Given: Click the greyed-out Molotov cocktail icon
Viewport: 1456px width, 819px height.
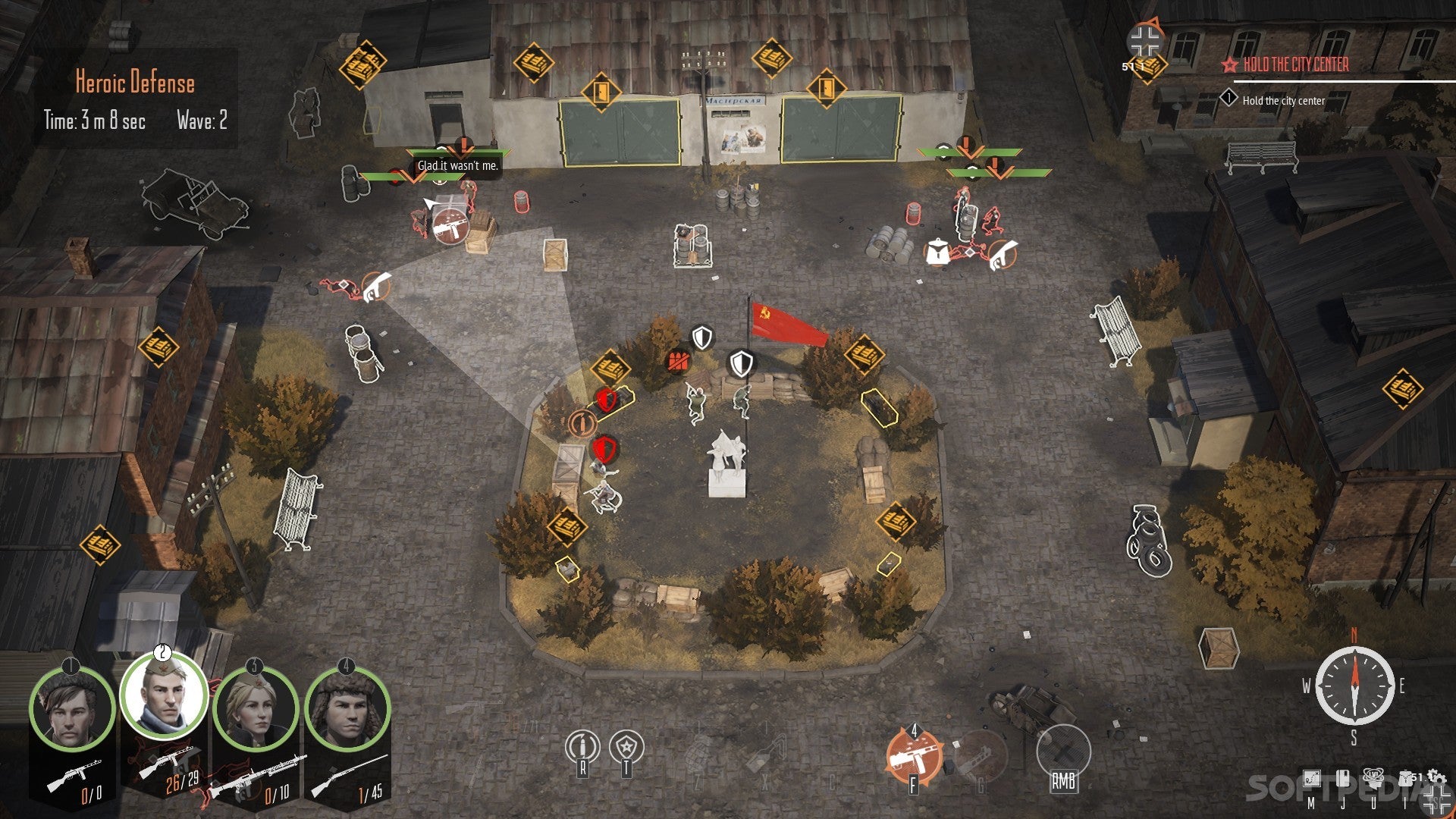Looking at the screenshot, I should coord(765,752).
